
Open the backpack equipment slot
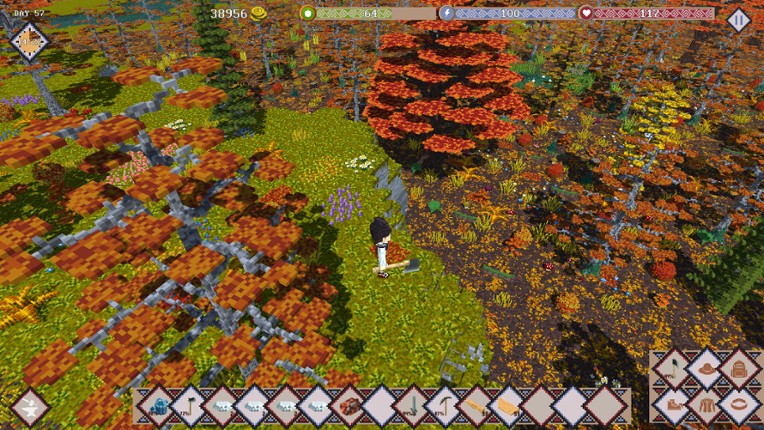[739, 369]
